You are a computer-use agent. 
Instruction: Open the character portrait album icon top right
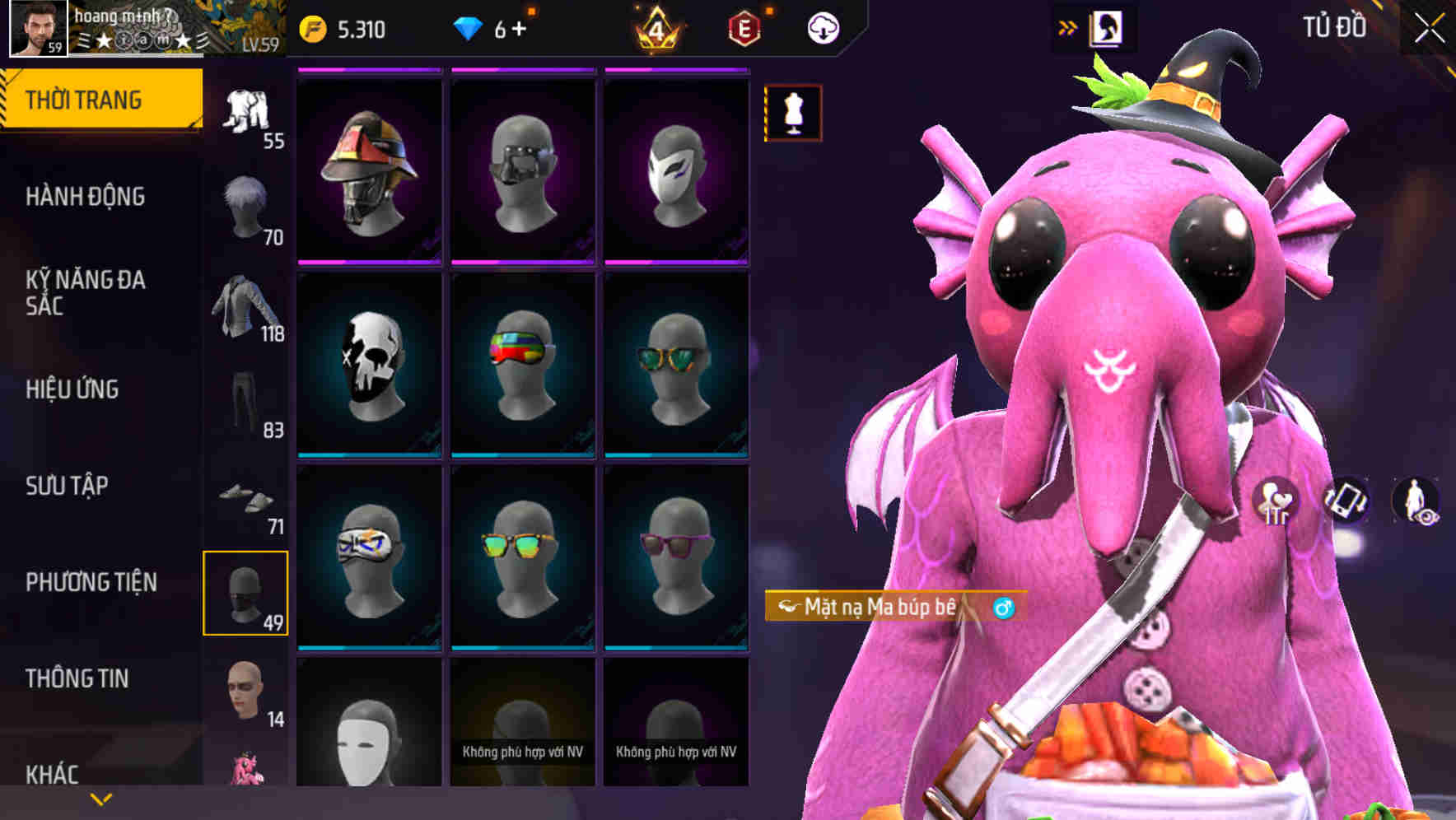[x=1108, y=27]
